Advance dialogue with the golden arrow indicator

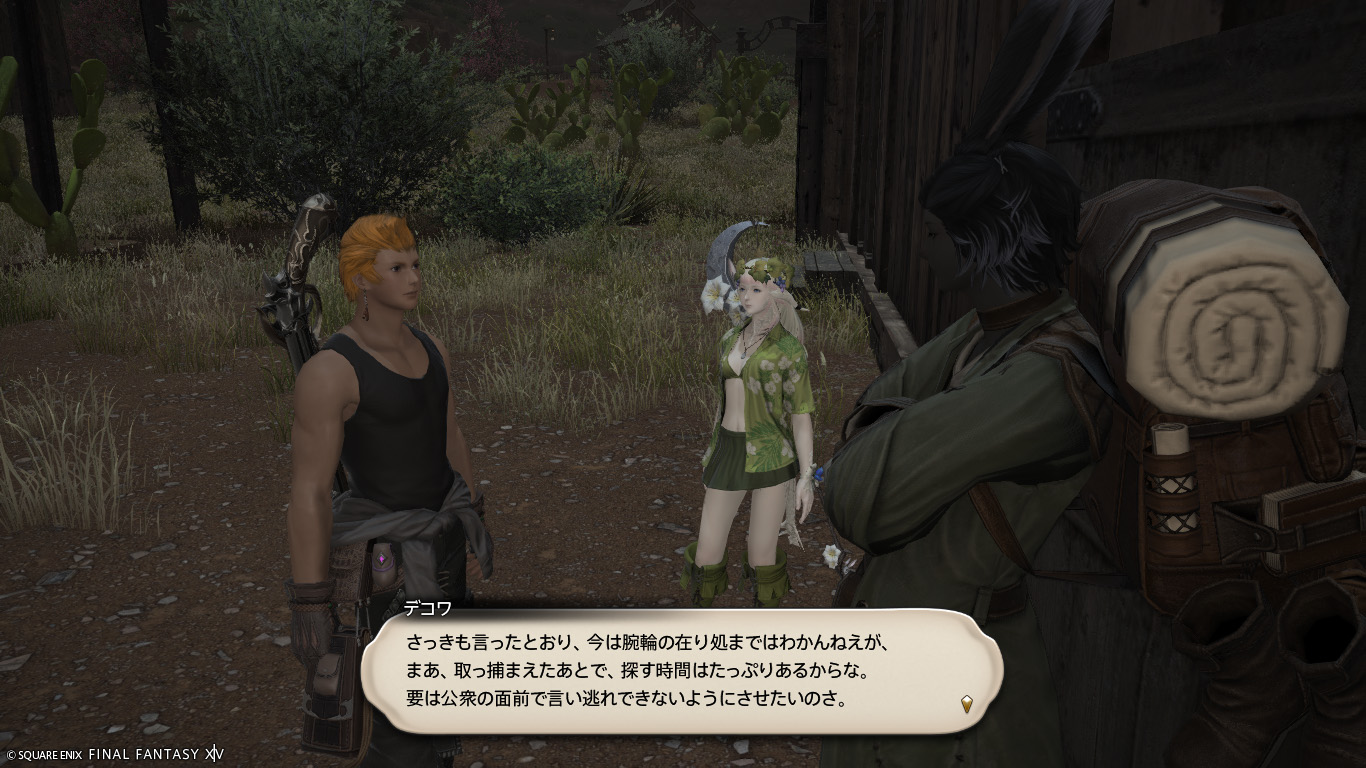(x=967, y=703)
